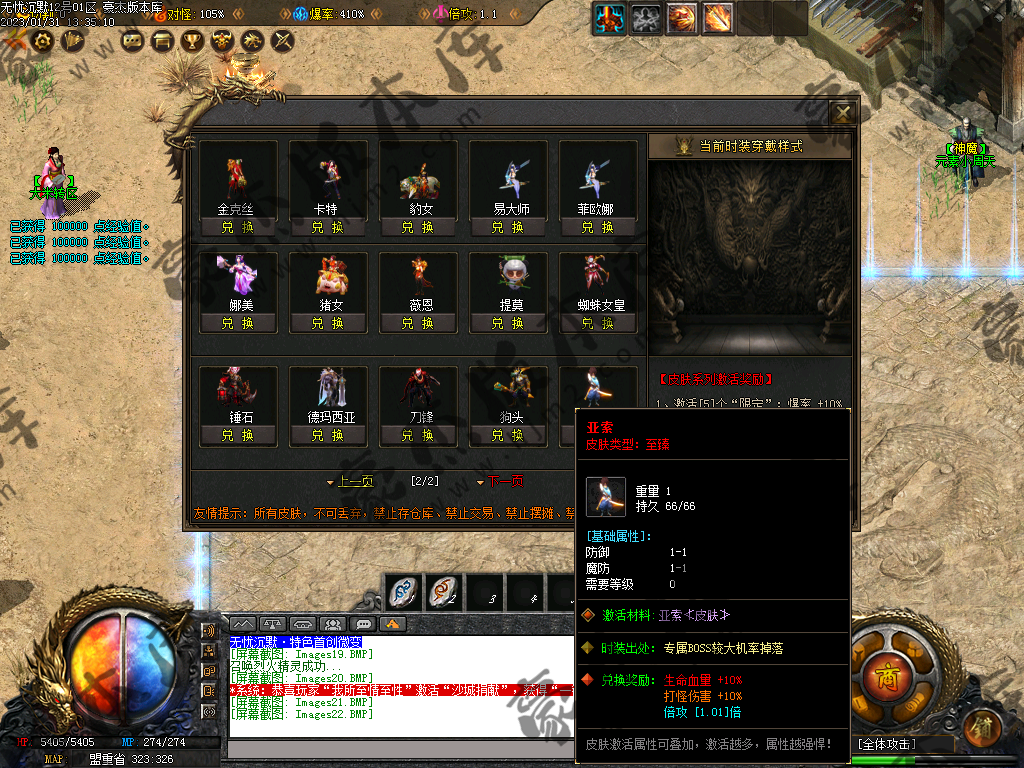Viewport: 1024px width, 768px height.
Task: Open the trophy icon menu
Action: [x=191, y=41]
